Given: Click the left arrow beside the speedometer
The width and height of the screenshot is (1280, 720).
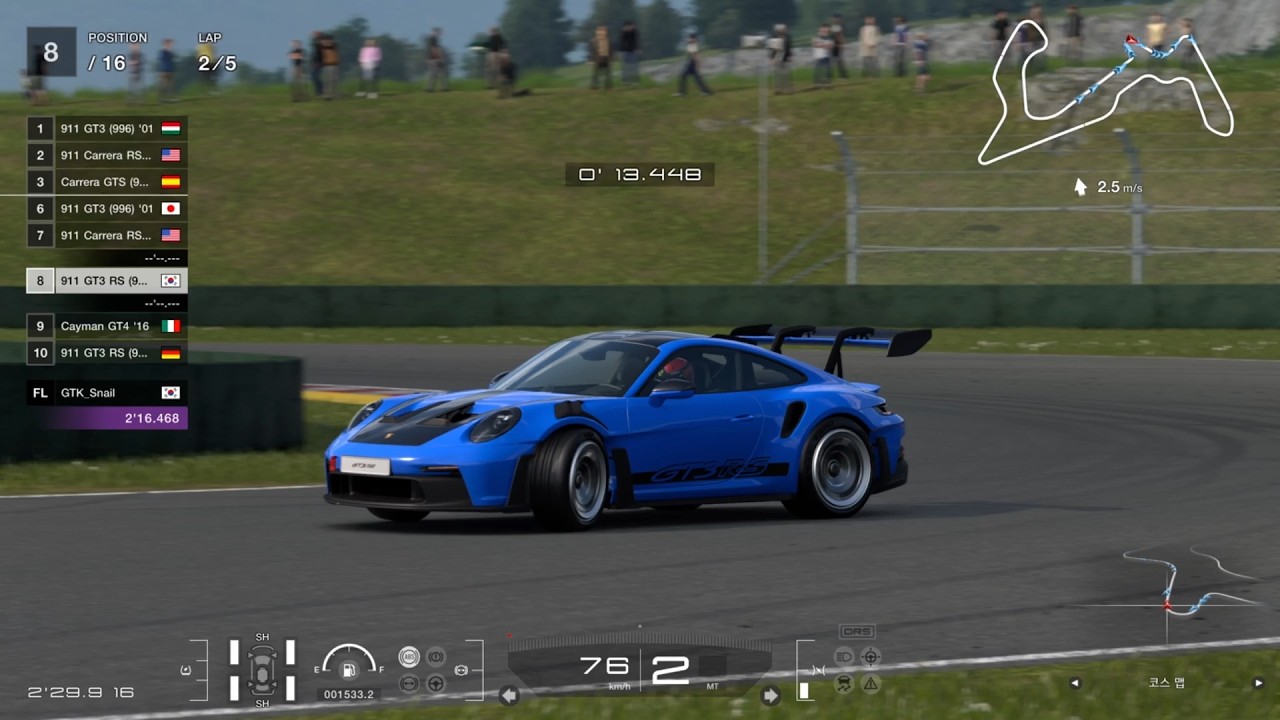Looking at the screenshot, I should [509, 695].
